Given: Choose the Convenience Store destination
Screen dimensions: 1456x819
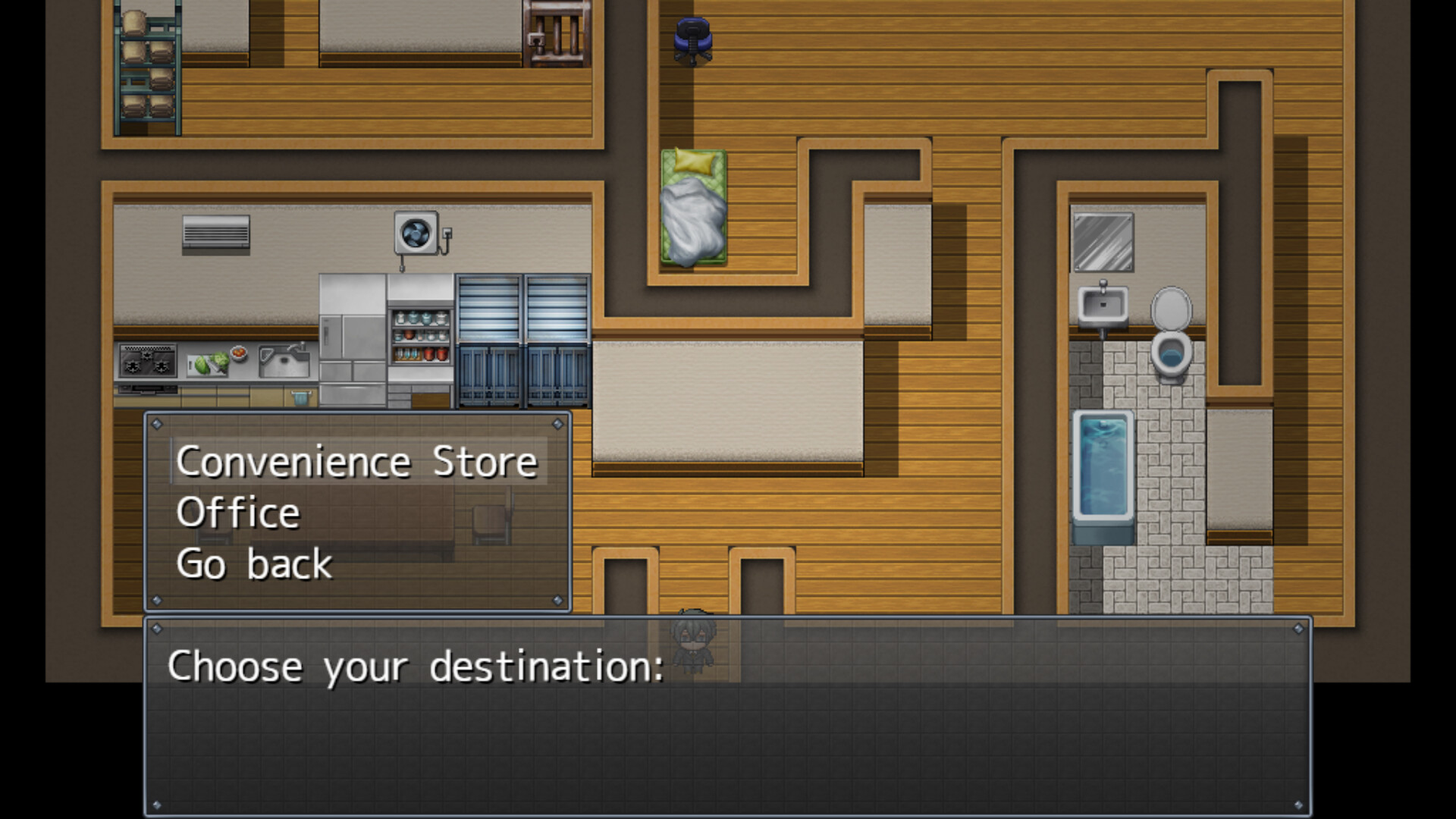Looking at the screenshot, I should pyautogui.click(x=356, y=461).
